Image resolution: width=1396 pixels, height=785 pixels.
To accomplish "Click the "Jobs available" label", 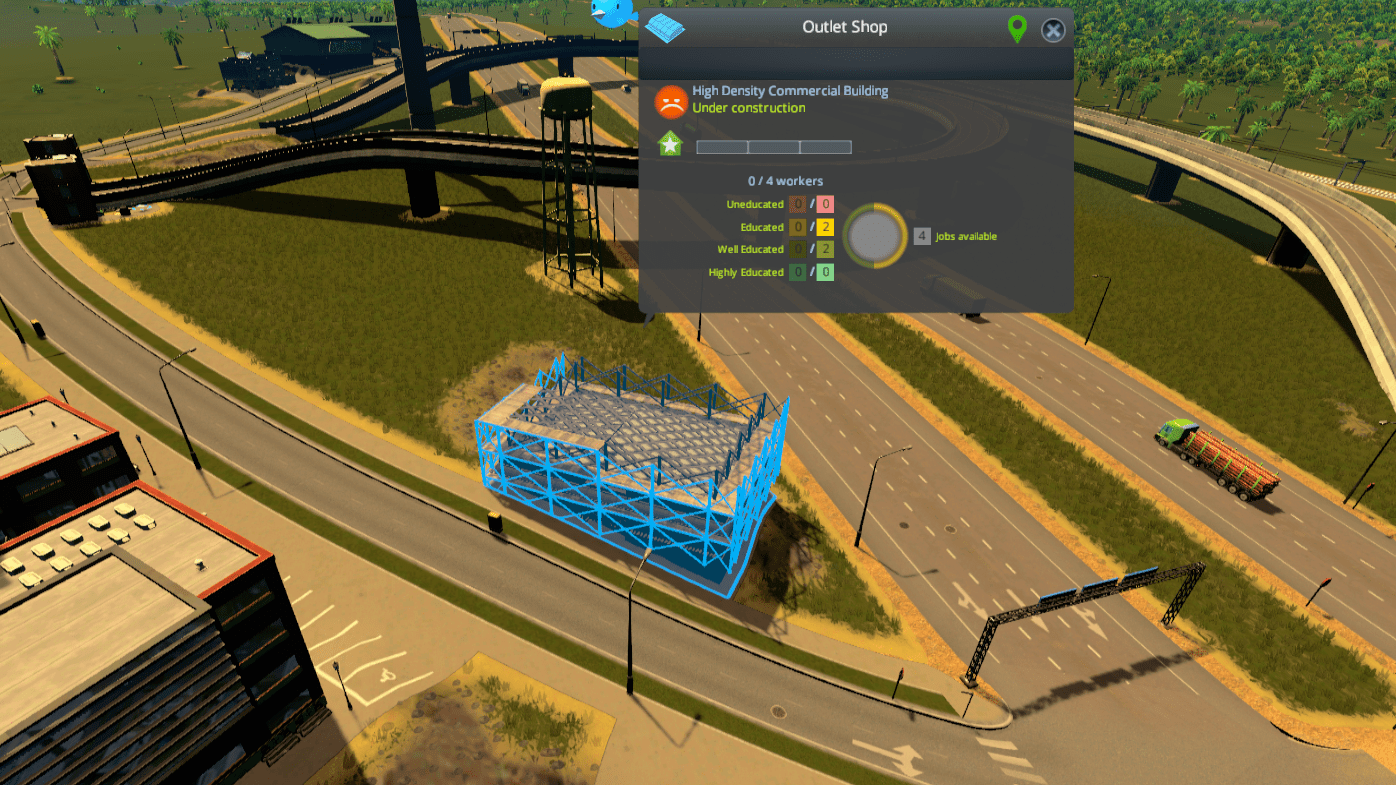I will point(964,236).
